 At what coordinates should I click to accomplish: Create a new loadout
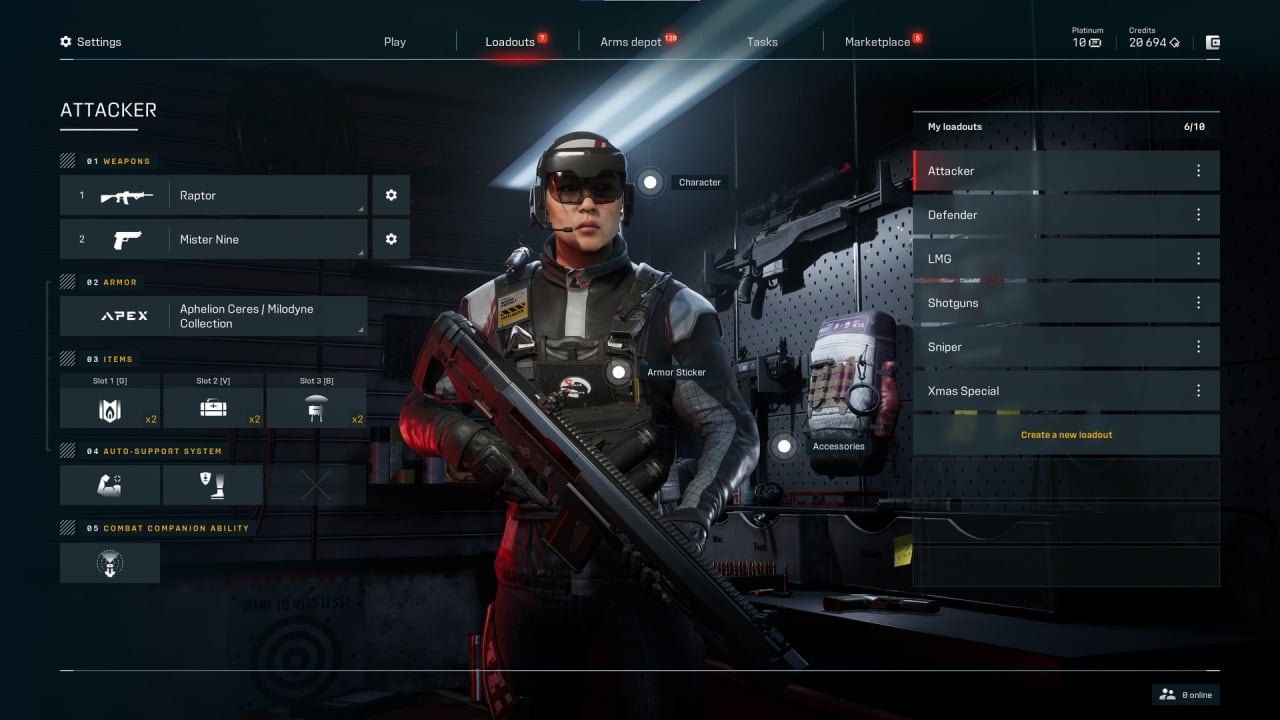pos(1066,435)
